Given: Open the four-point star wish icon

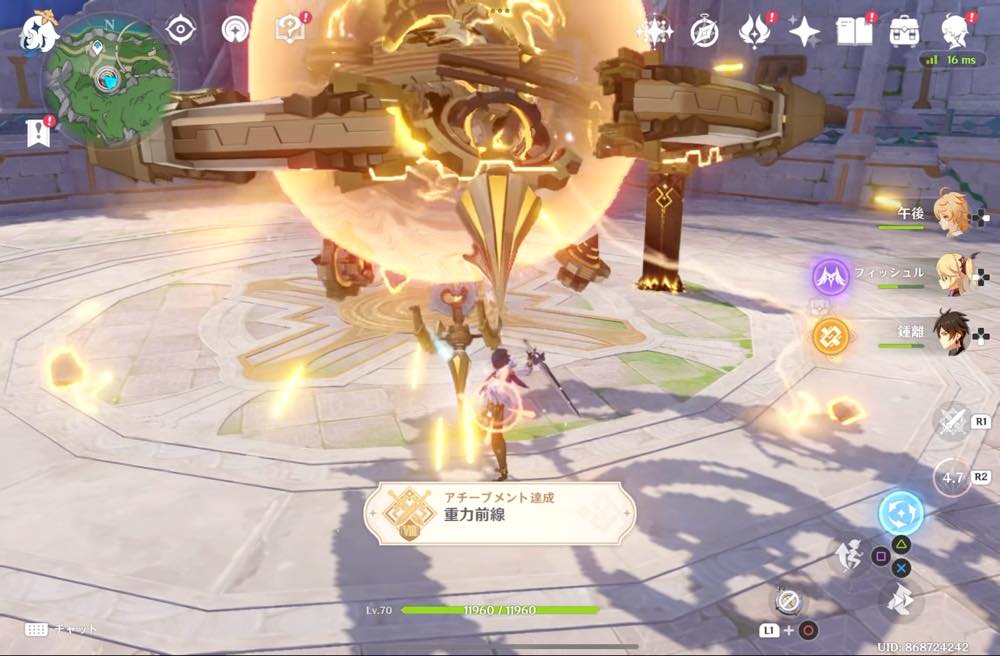Looking at the screenshot, I should (804, 32).
